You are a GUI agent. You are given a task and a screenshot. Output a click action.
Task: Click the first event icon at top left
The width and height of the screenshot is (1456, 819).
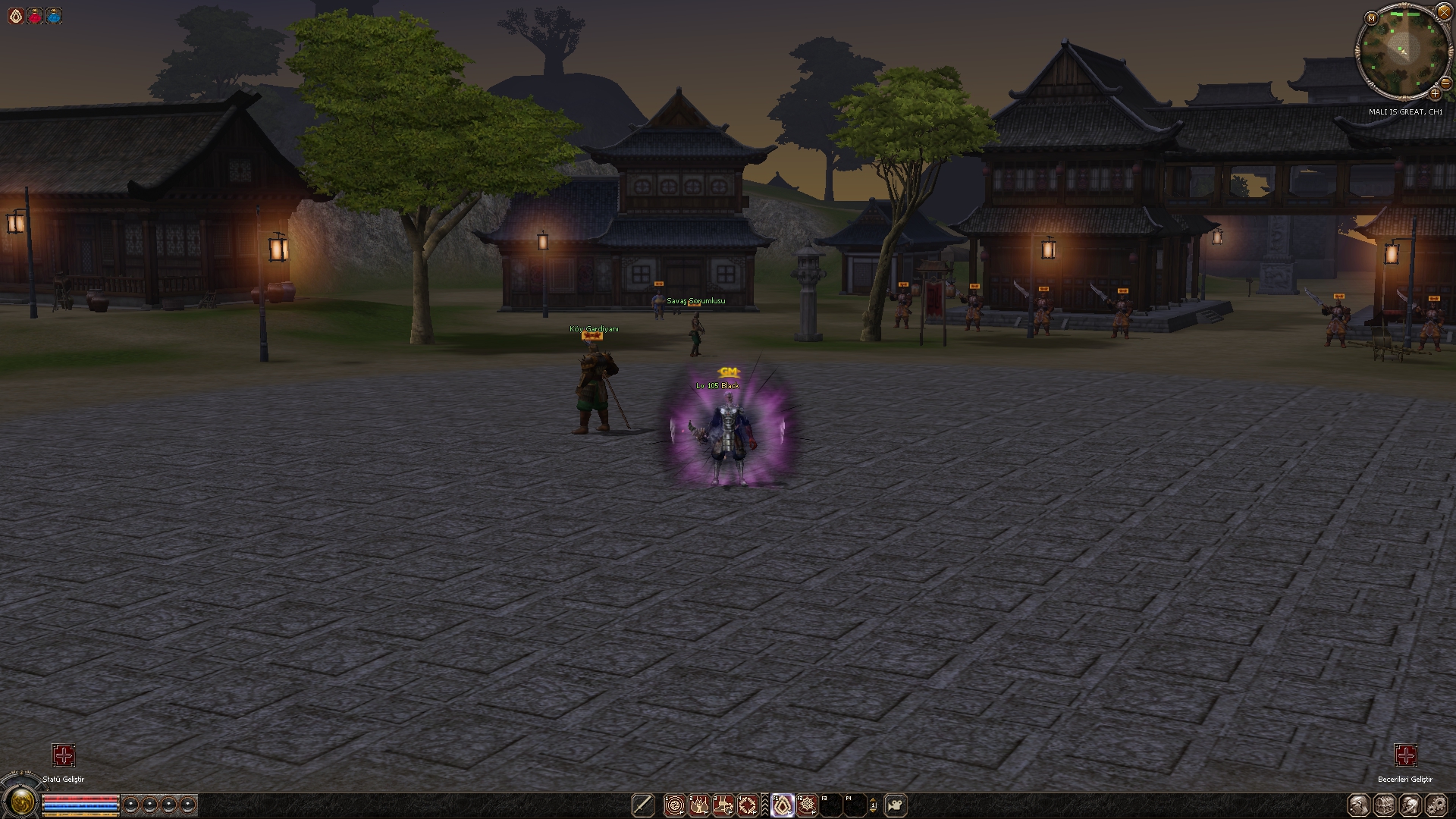[x=15, y=14]
